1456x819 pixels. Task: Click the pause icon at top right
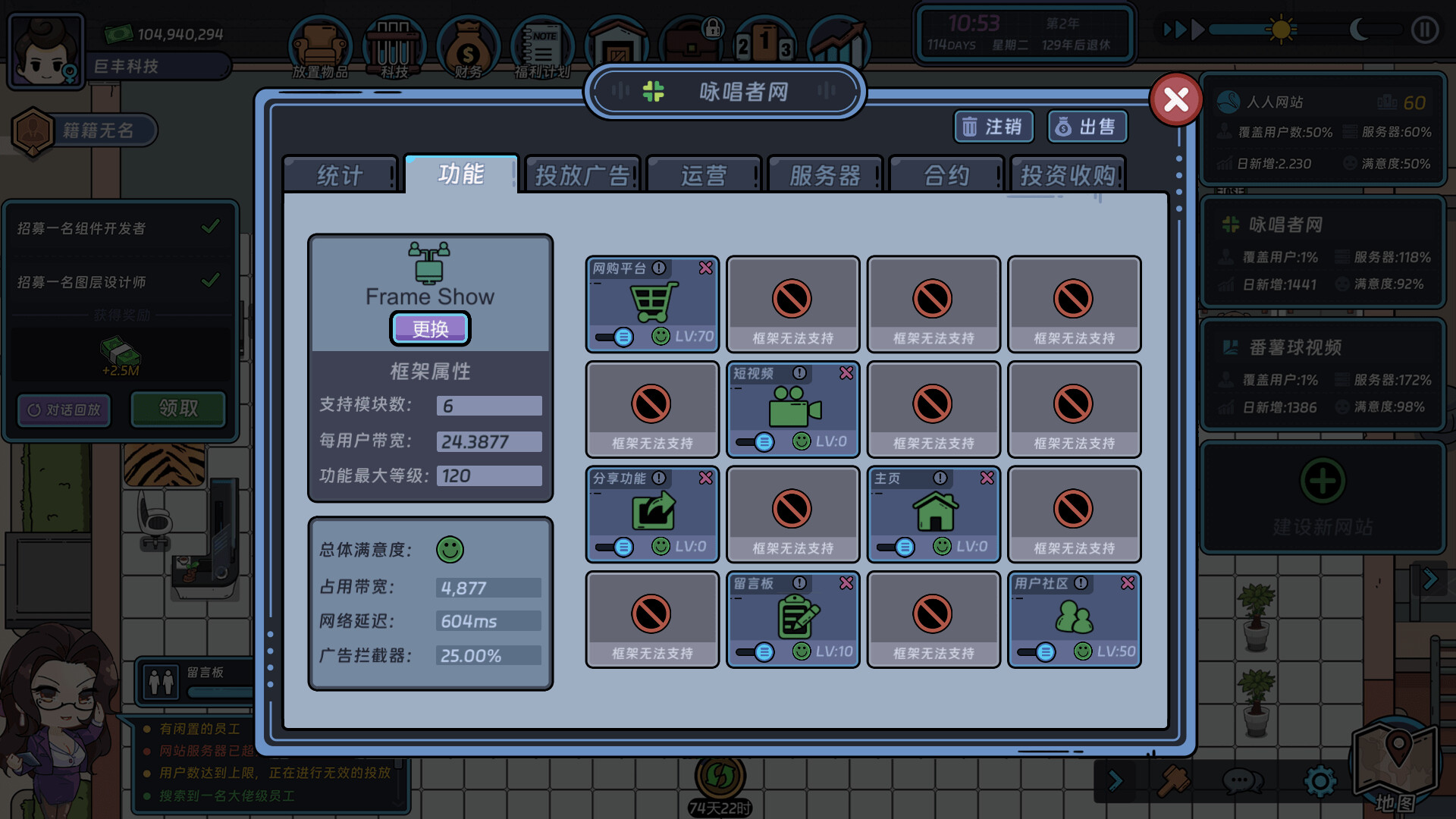coord(1424,31)
